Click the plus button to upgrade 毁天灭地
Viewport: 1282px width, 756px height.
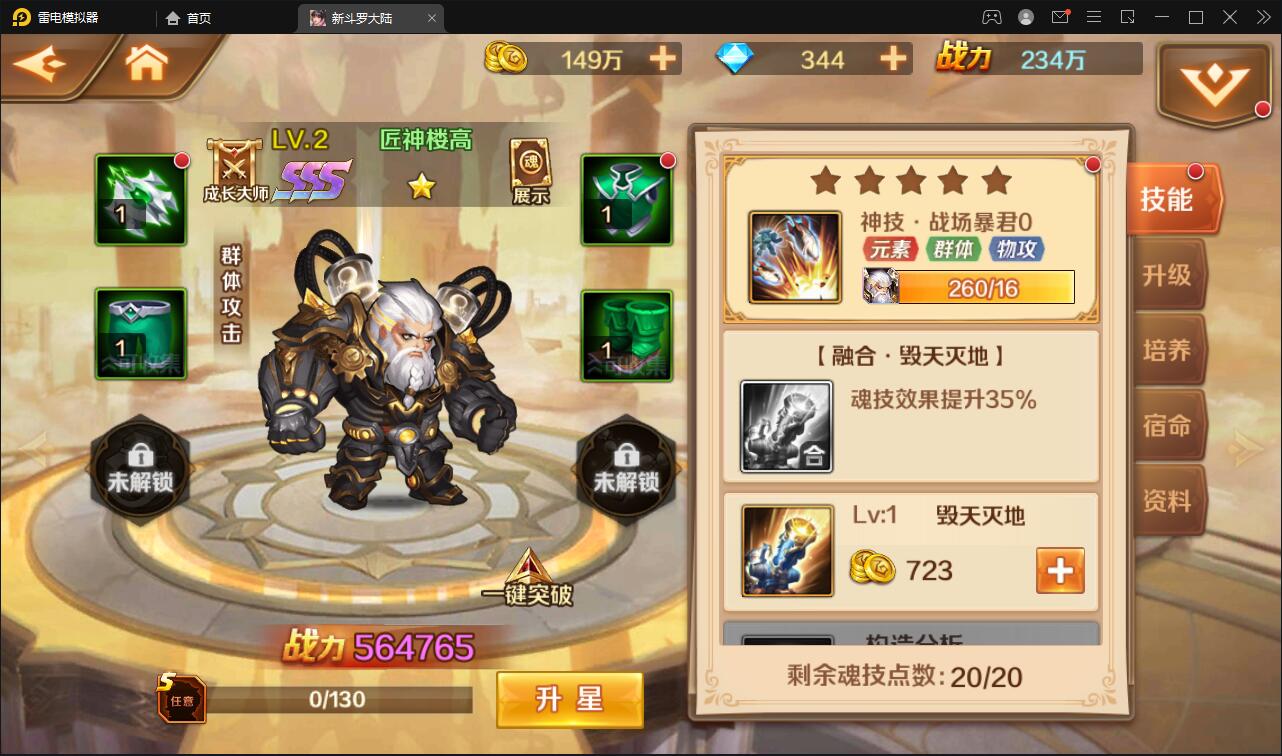tap(1062, 570)
